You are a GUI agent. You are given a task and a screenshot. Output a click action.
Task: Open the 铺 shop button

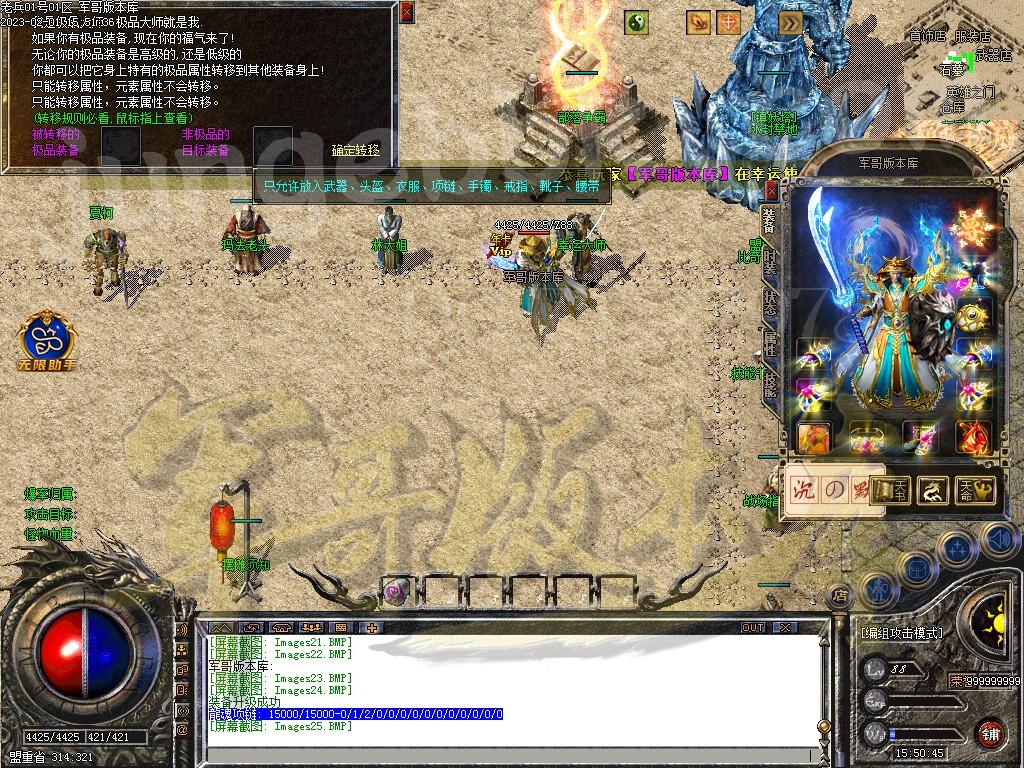[x=990, y=733]
